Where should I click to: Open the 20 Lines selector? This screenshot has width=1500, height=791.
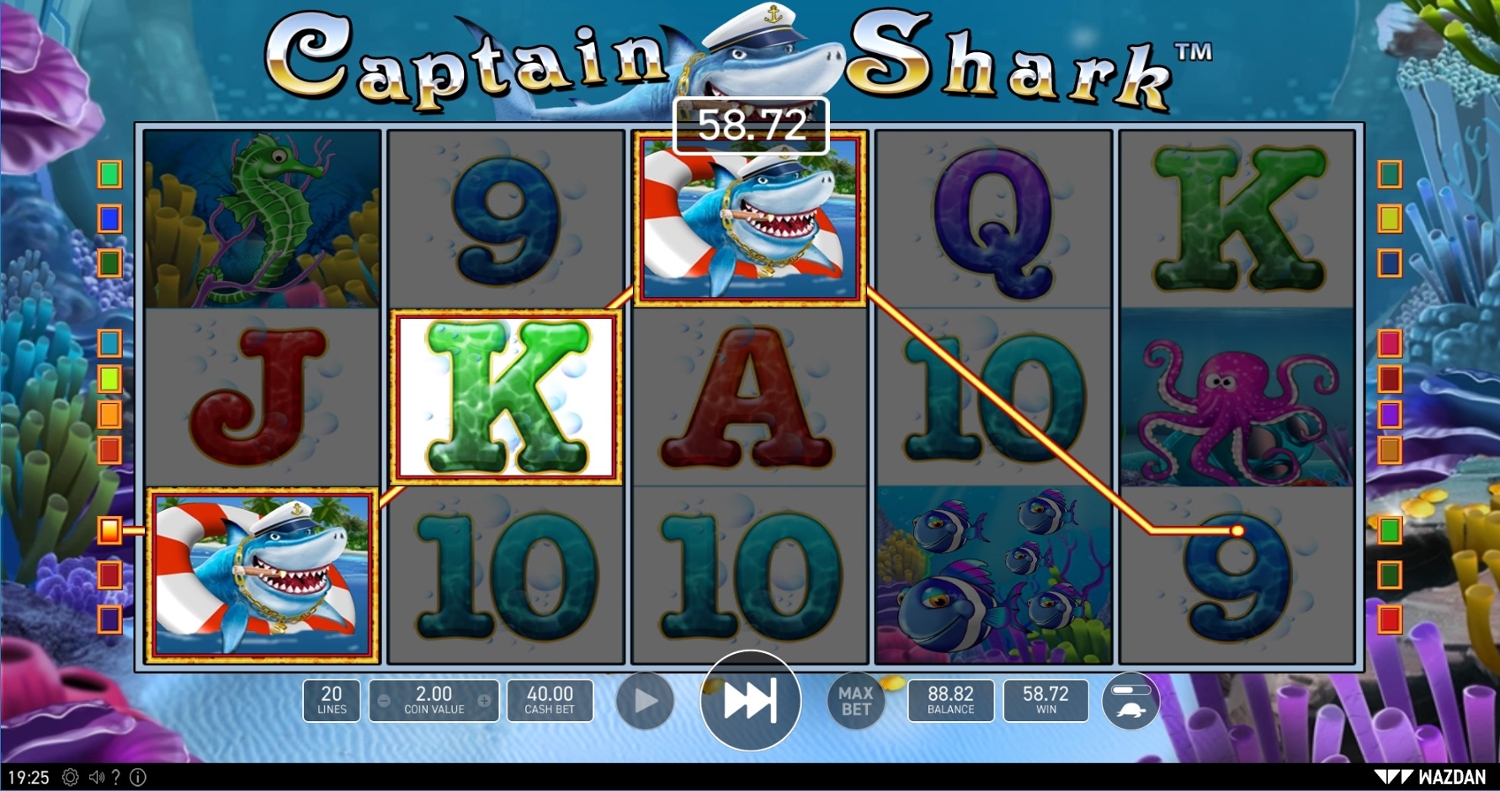pyautogui.click(x=331, y=700)
